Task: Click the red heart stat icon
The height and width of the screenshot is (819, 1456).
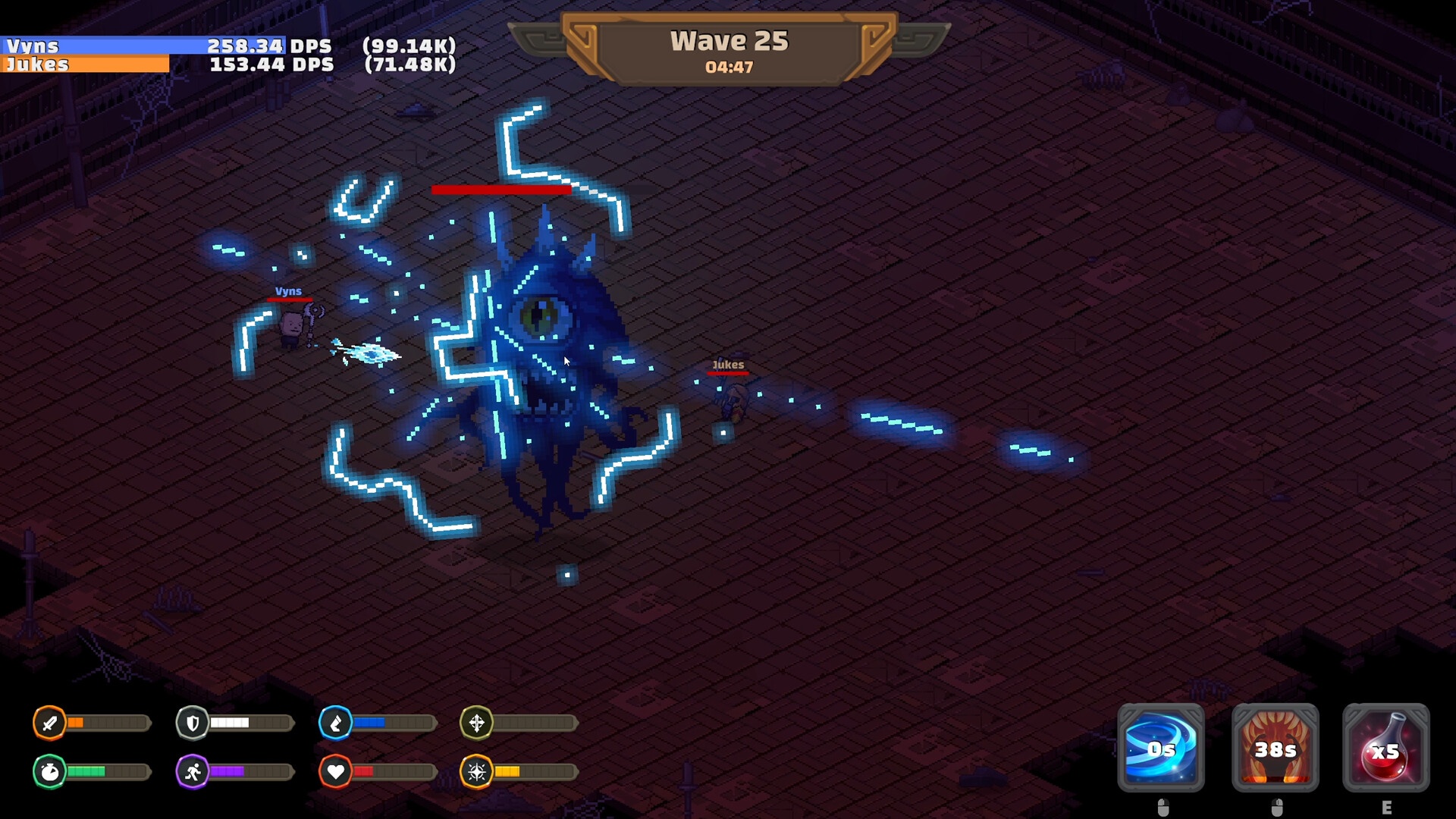Action: (335, 772)
